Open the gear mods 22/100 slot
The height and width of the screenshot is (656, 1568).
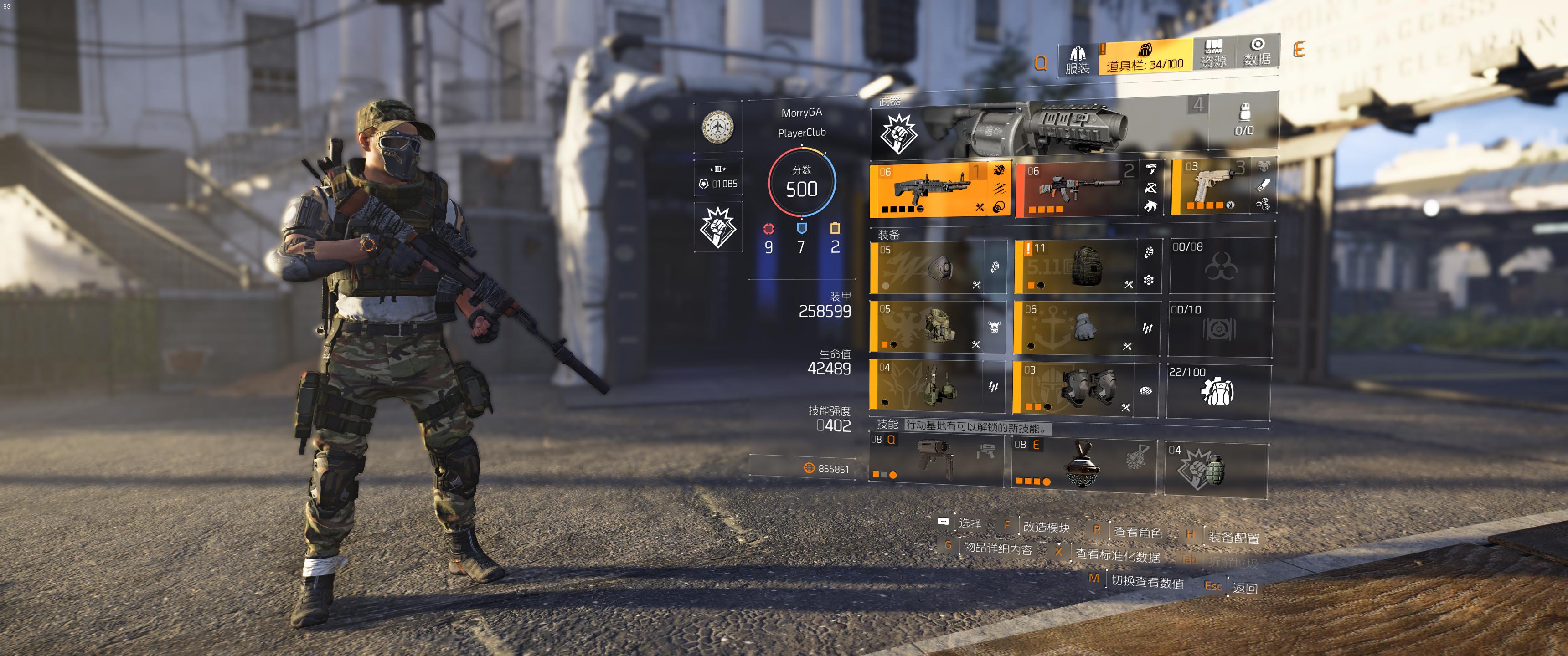(x=1217, y=391)
